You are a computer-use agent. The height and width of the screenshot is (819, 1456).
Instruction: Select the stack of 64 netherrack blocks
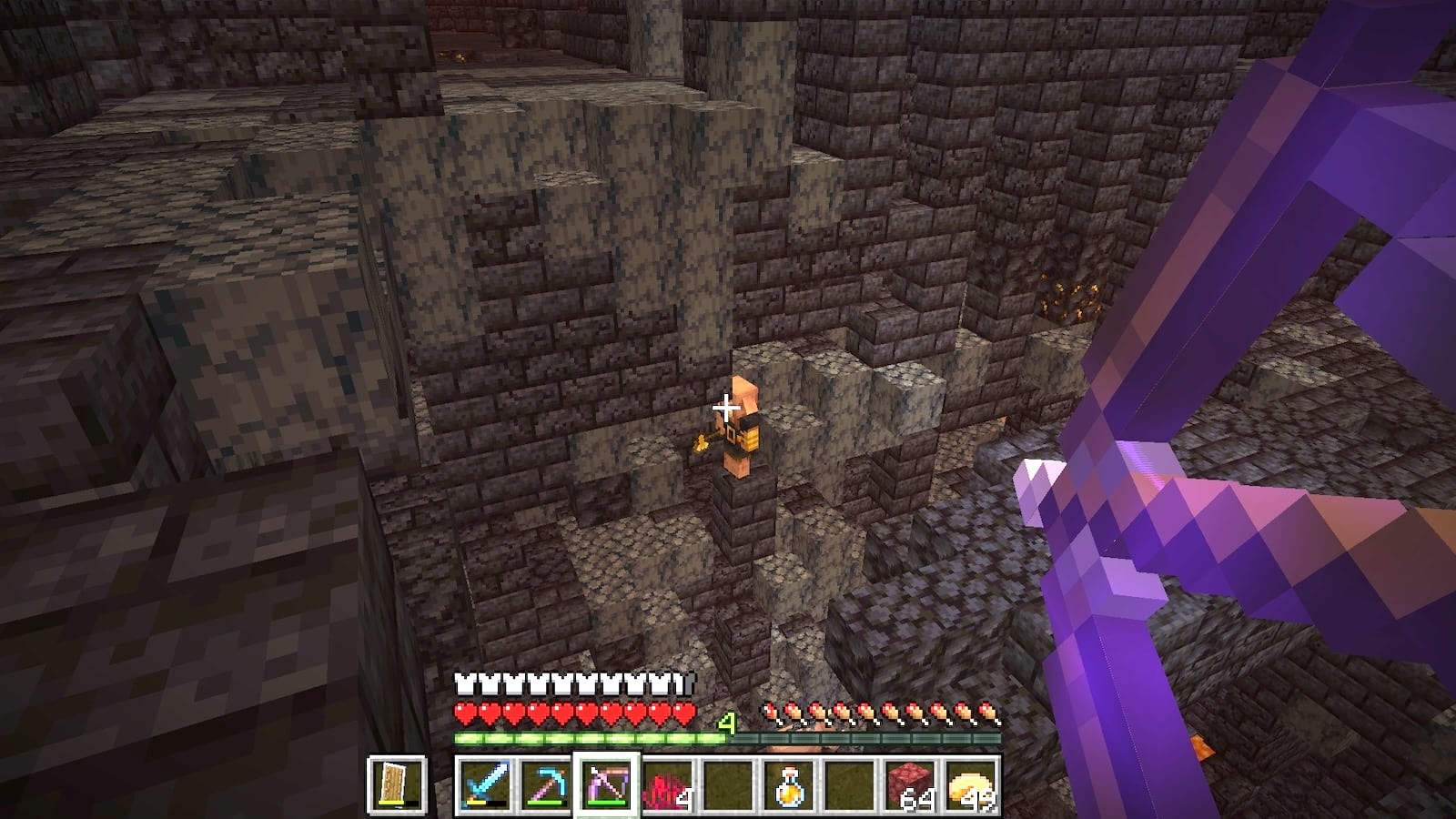[x=910, y=784]
